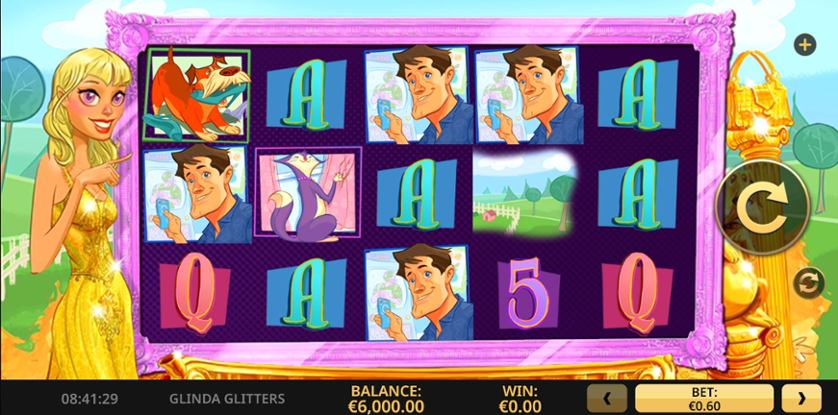Open the bet amount selector showing €0.60

point(703,398)
